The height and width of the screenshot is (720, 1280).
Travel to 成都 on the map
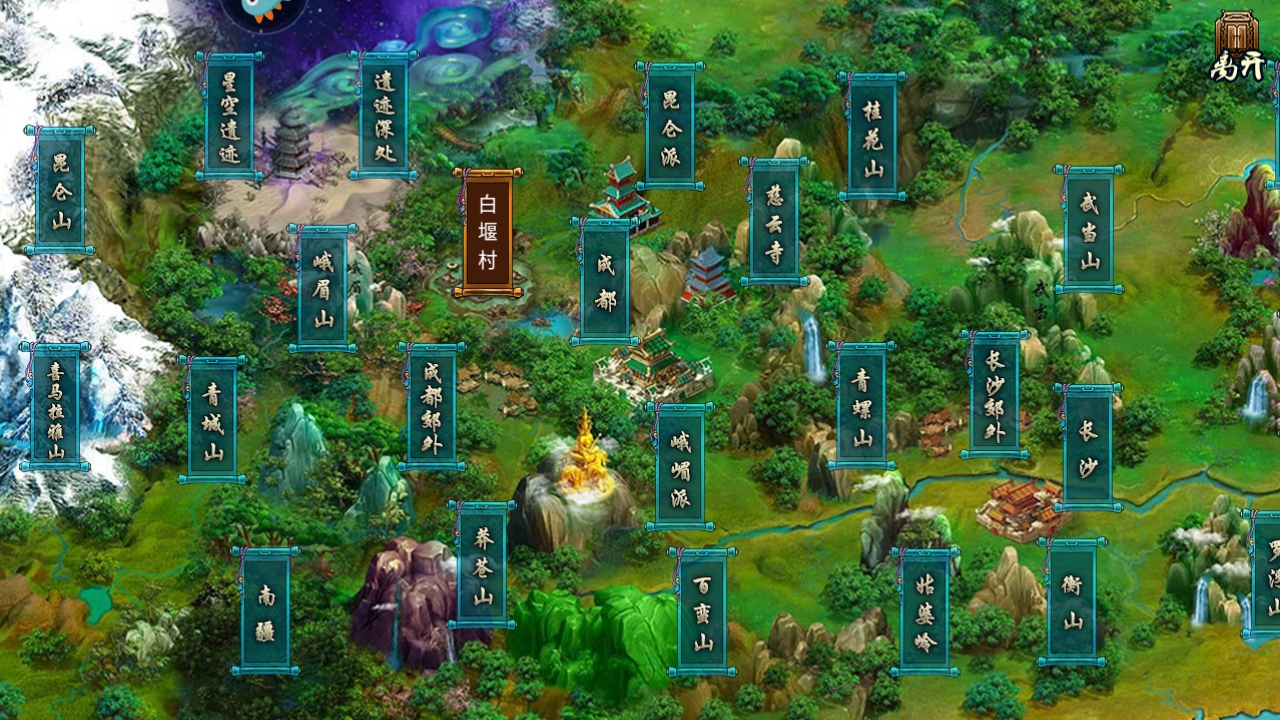[x=605, y=281]
